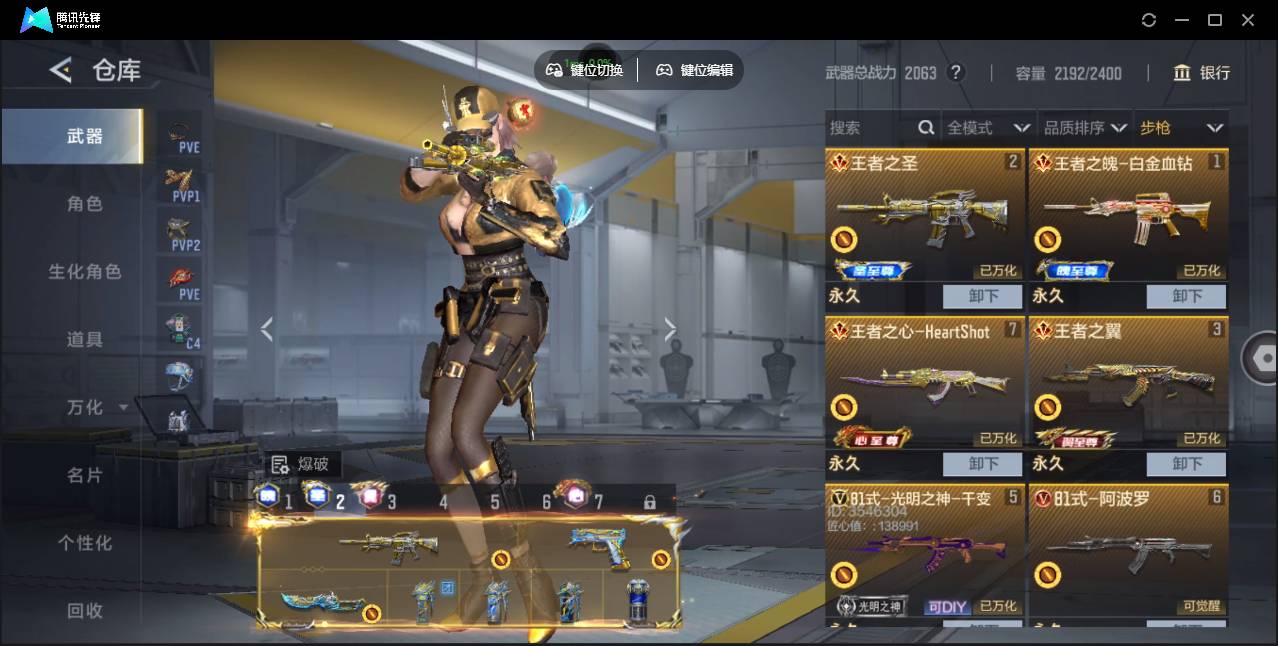Open the 回收 recycle tab
The image size is (1278, 646).
click(85, 610)
